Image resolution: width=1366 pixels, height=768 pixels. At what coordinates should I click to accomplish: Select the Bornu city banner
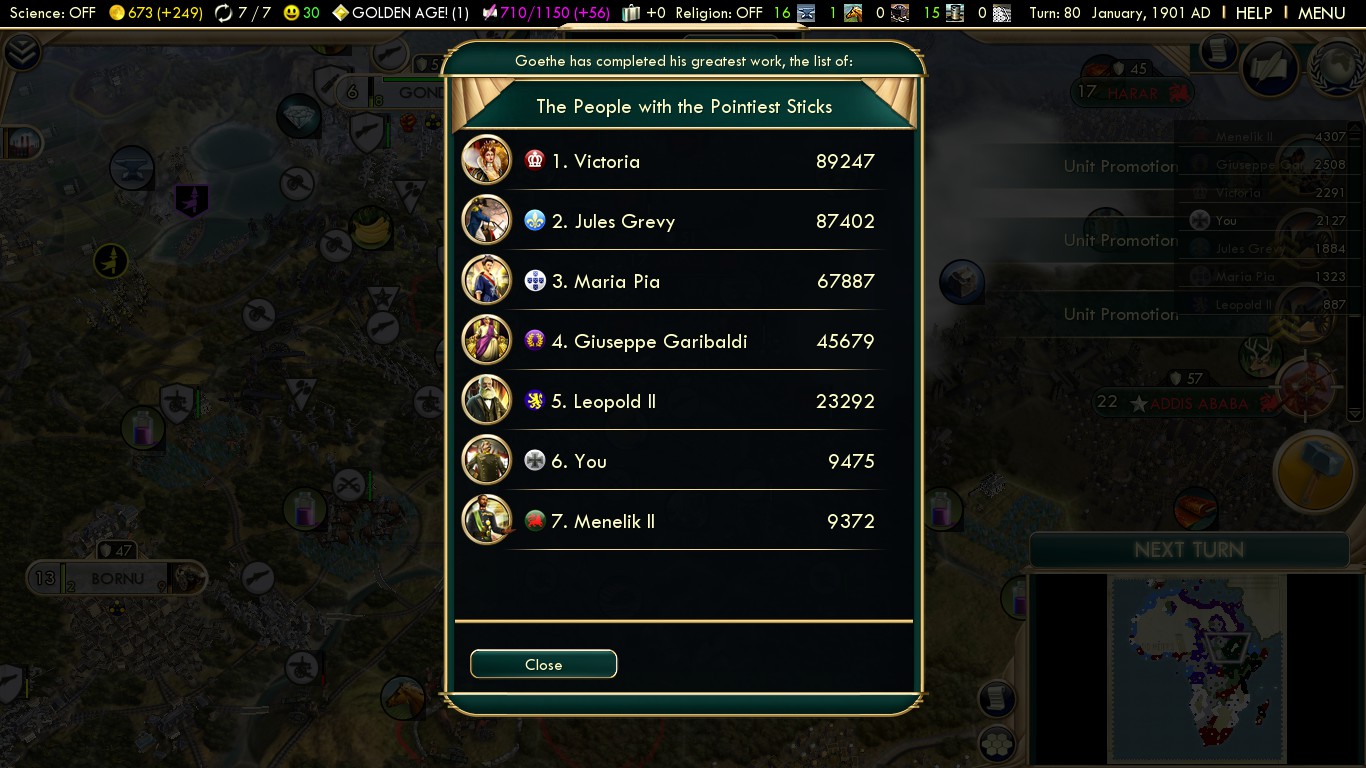117,578
